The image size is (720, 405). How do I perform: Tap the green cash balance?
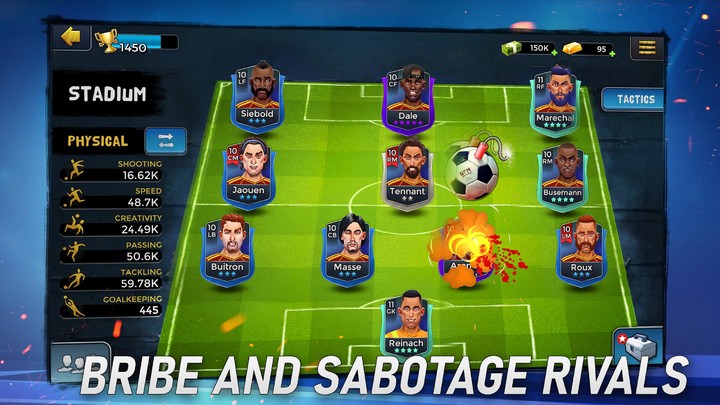coord(529,48)
